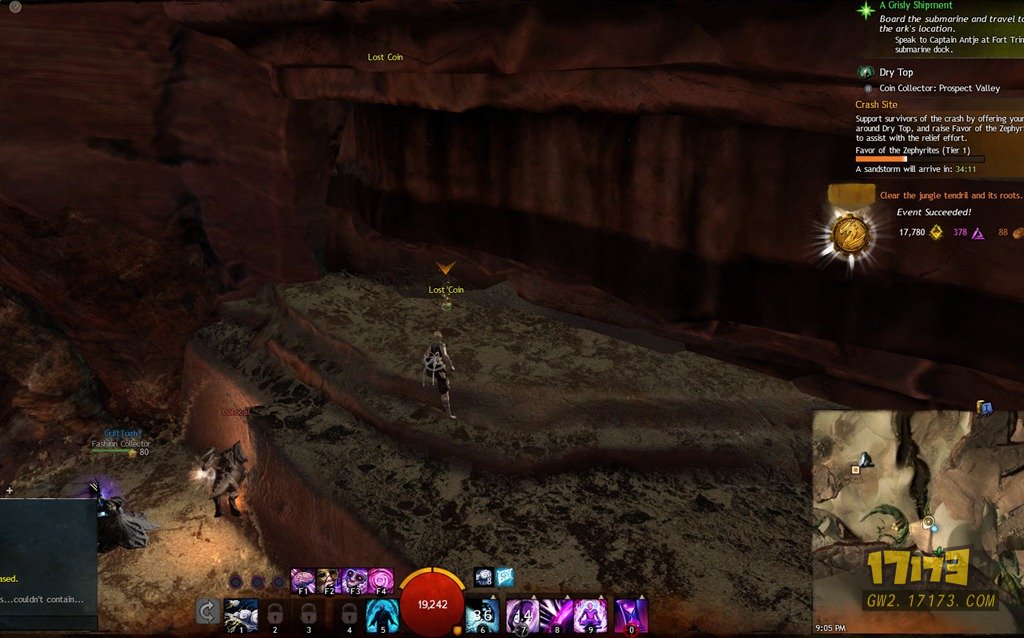The width and height of the screenshot is (1024, 638).
Task: Use the meditating figure skill in slot 9
Action: pos(591,614)
